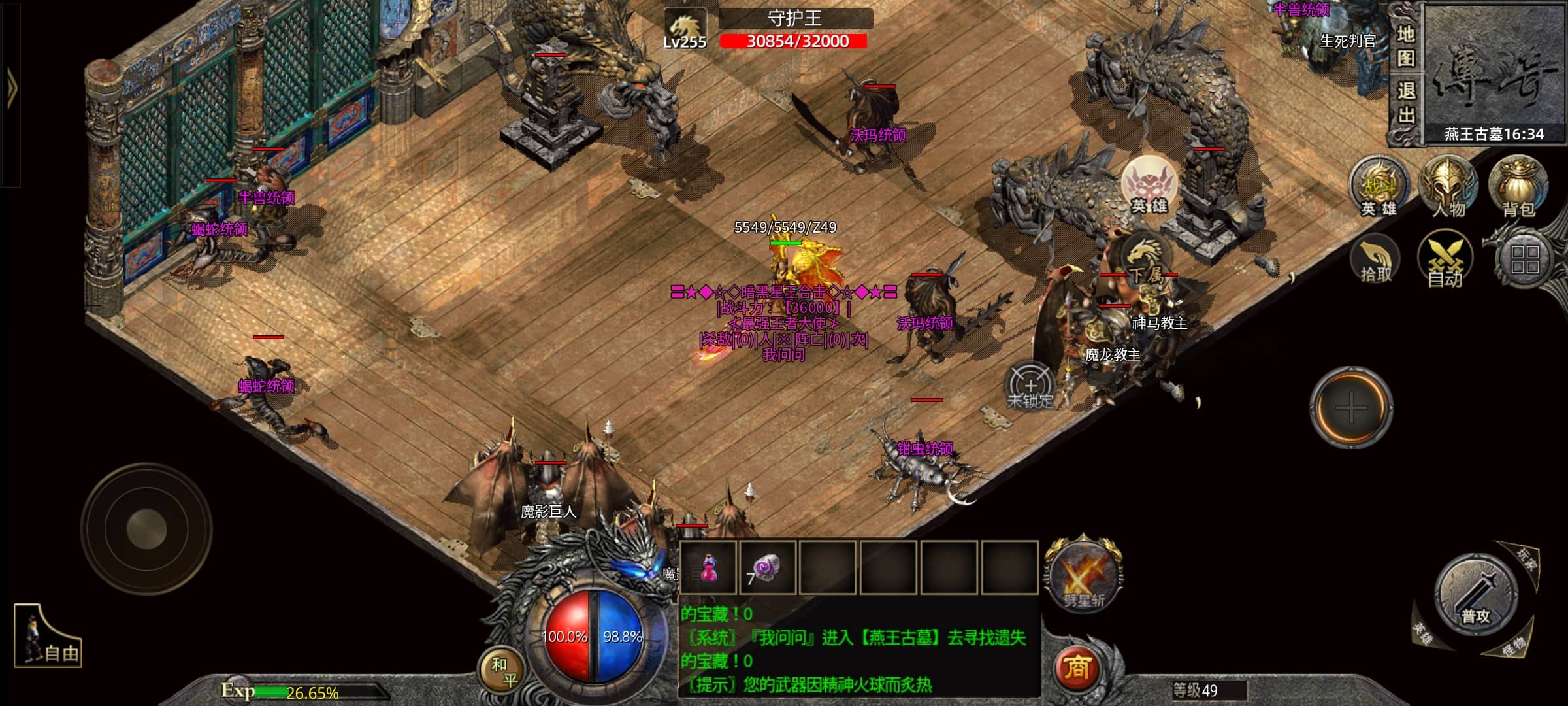The image size is (1568, 706).
Task: Click the 下属 subordinate button
Action: [x=1145, y=260]
